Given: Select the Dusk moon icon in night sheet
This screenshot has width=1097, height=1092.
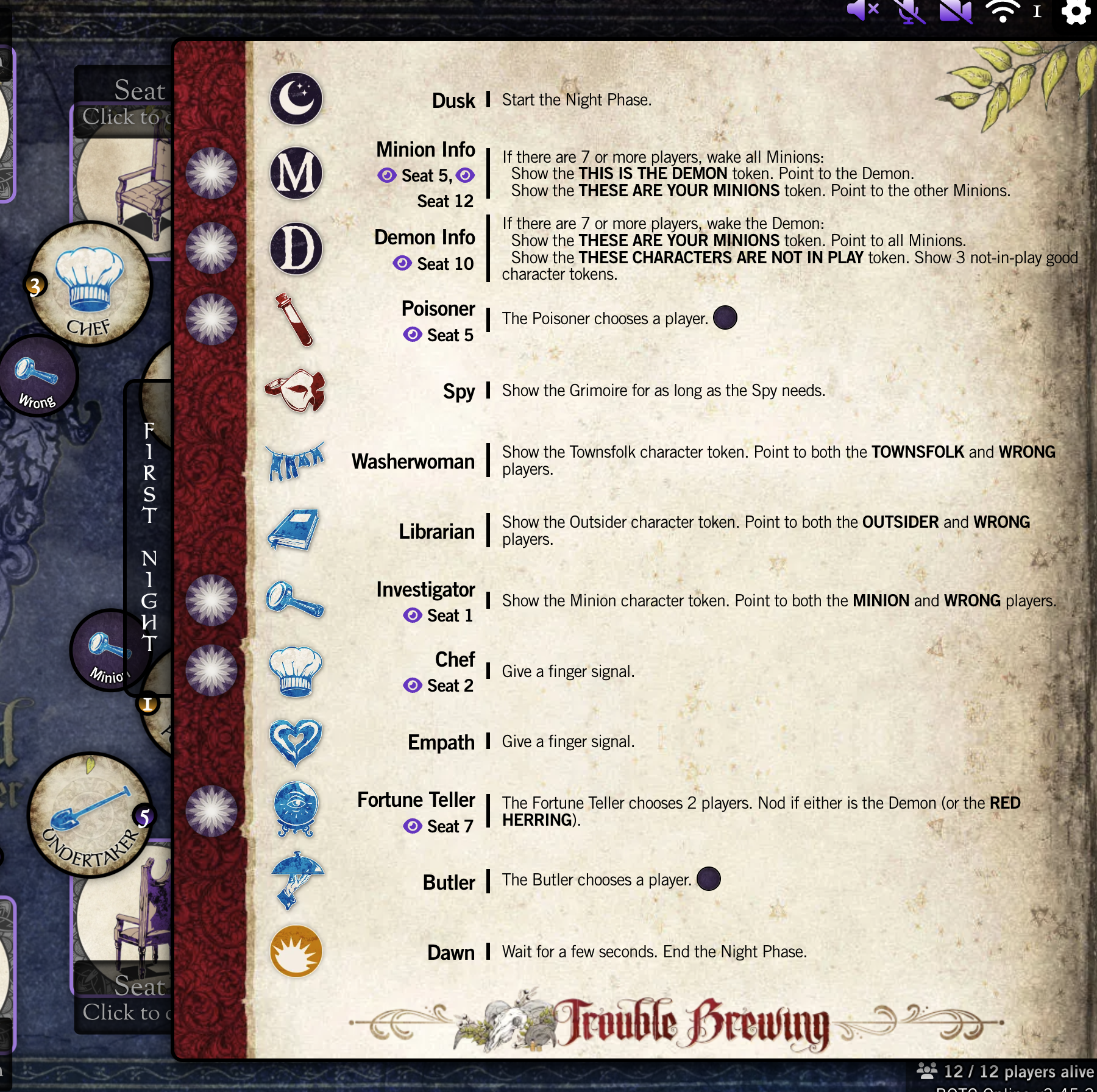Looking at the screenshot, I should pos(296,99).
